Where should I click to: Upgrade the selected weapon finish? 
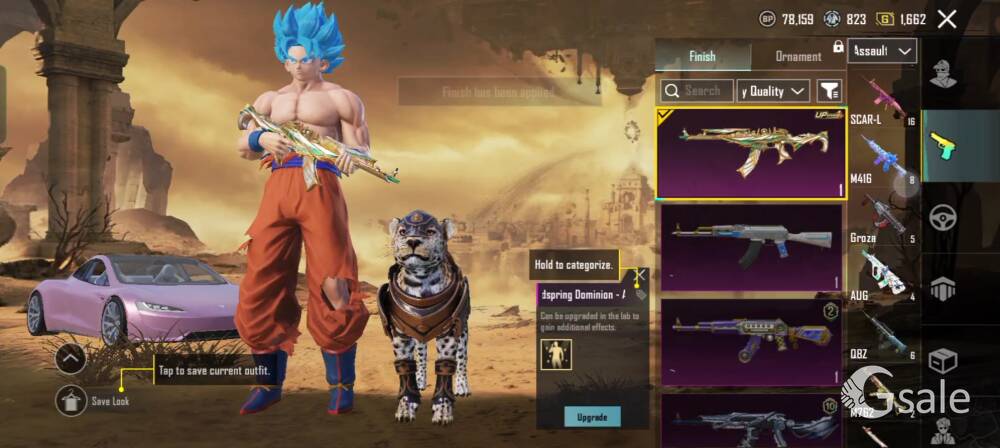click(x=592, y=416)
